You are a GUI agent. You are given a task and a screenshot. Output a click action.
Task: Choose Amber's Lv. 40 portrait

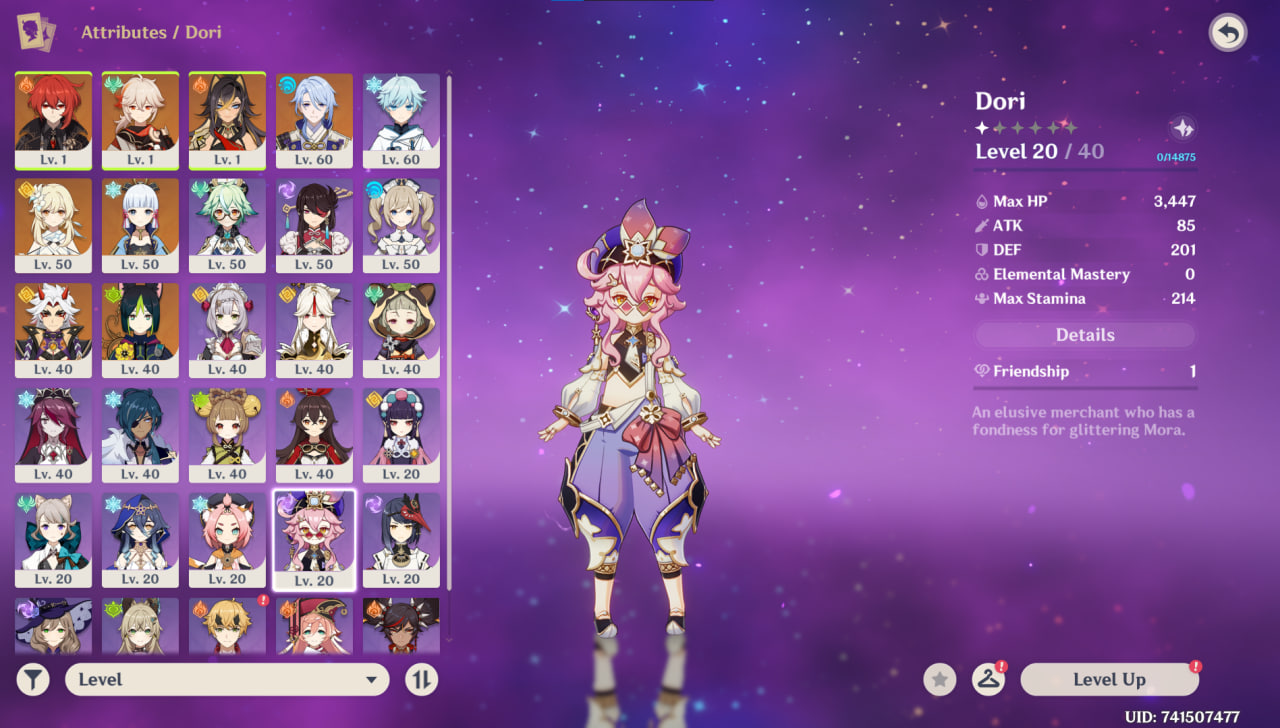pos(314,433)
